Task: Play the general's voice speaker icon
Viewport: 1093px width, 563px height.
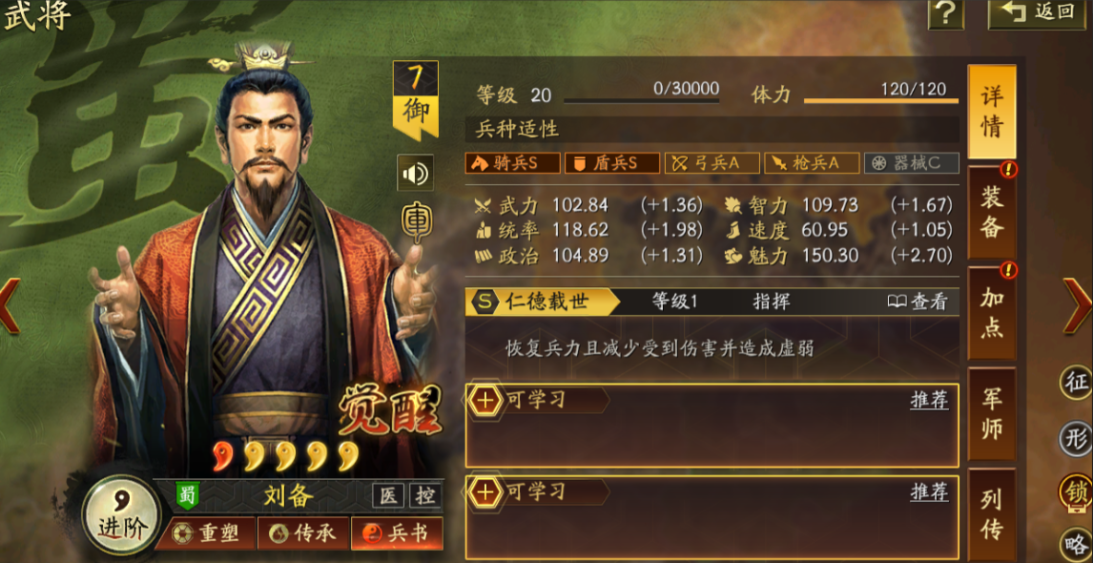Action: 414,173
